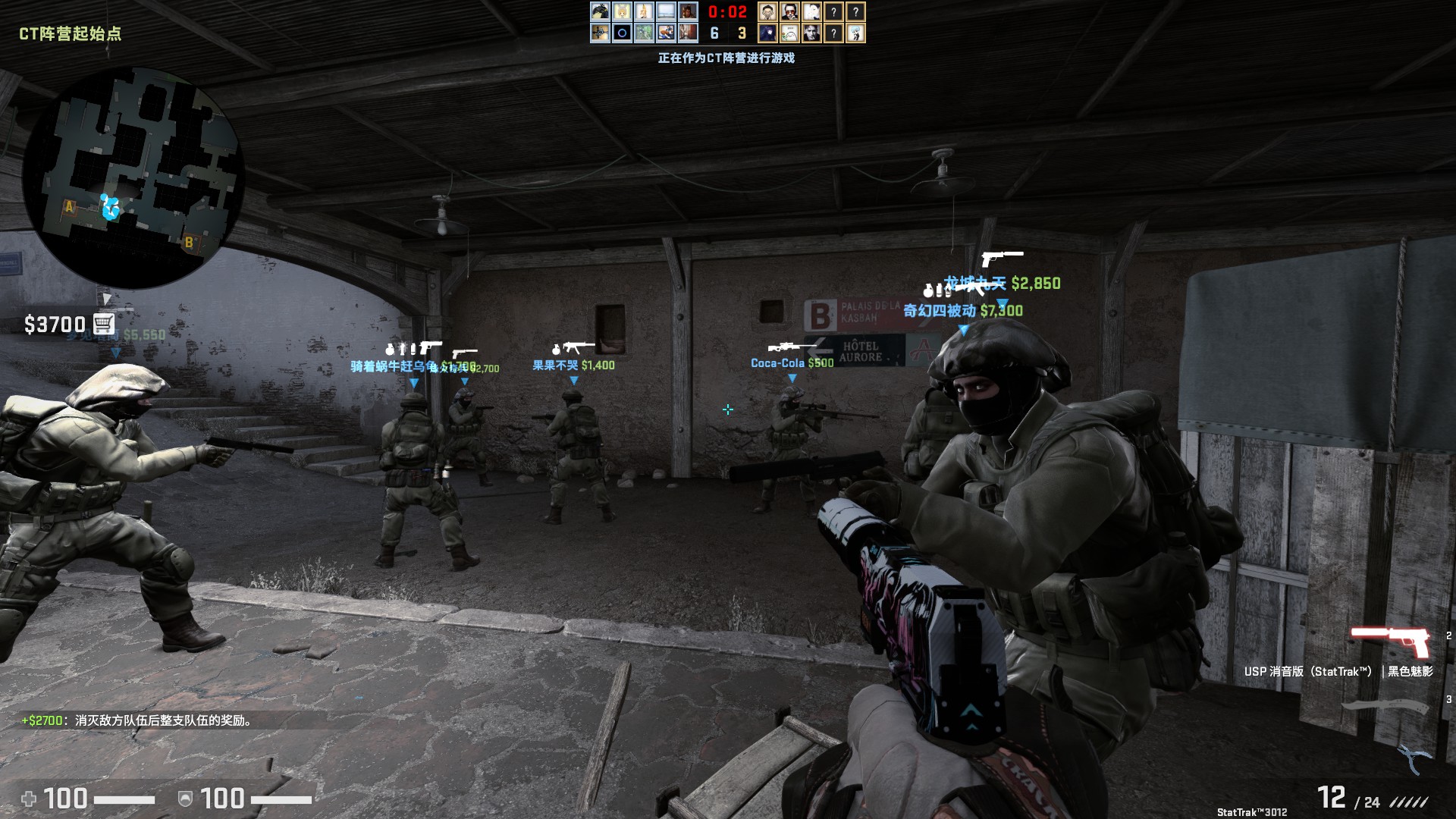
Task: Click the bombsite B marker on the radar
Action: click(x=189, y=243)
